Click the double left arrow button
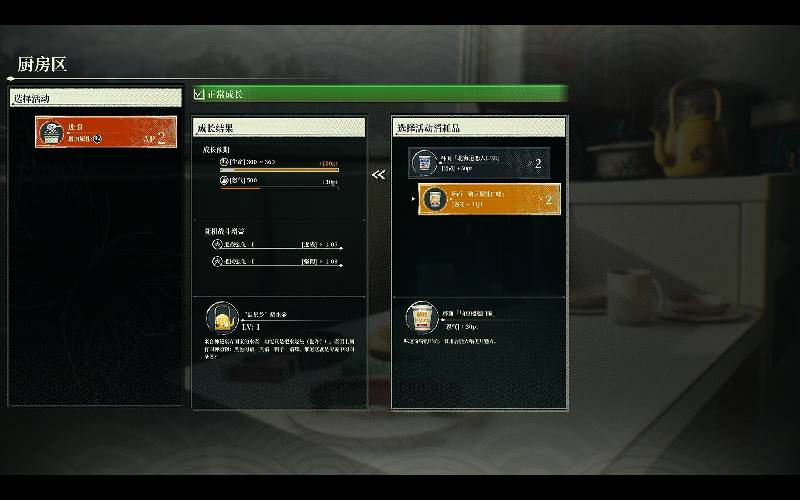This screenshot has width=800, height=500. click(x=378, y=175)
